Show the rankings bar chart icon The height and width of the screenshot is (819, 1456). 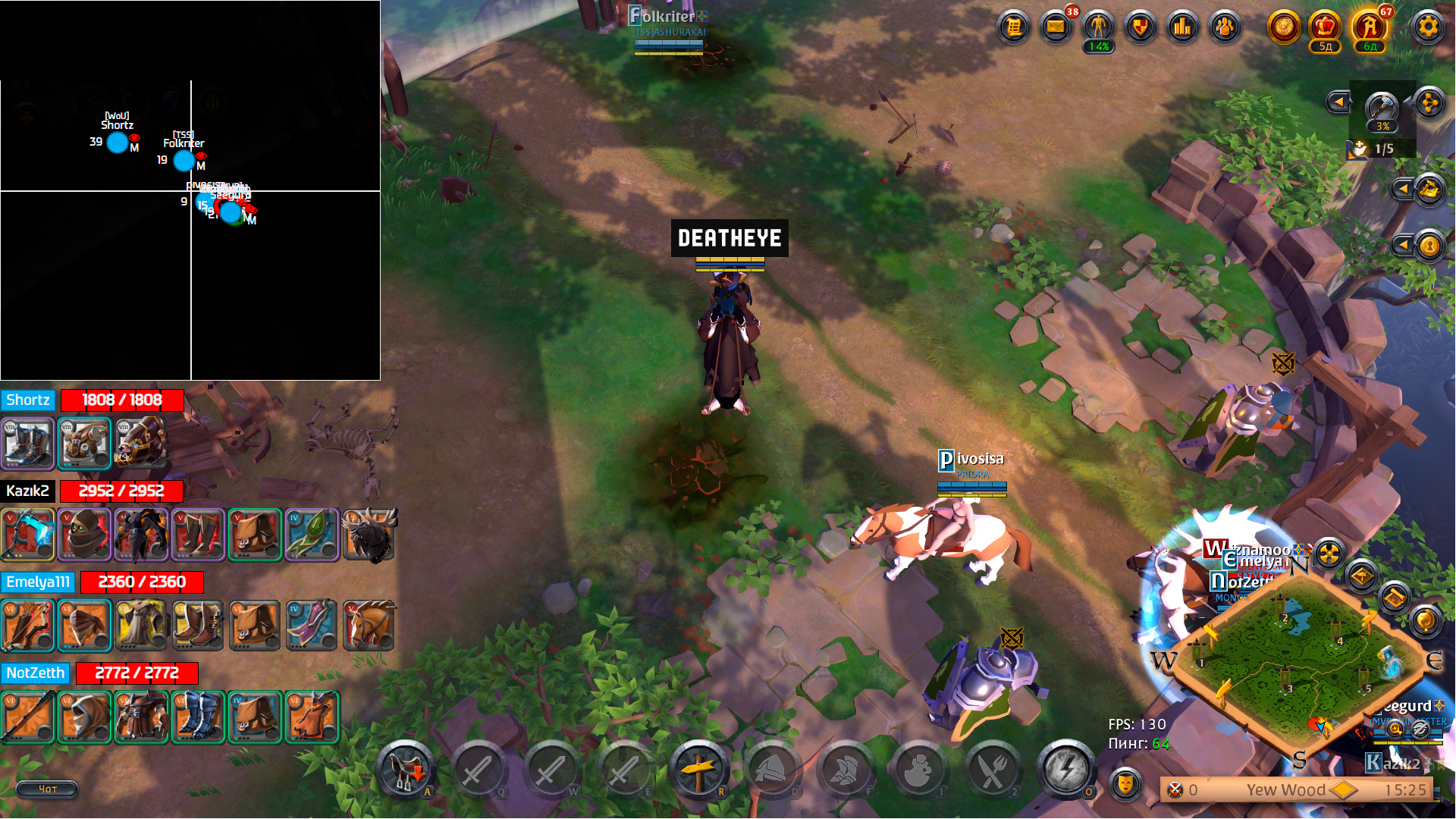[1182, 28]
